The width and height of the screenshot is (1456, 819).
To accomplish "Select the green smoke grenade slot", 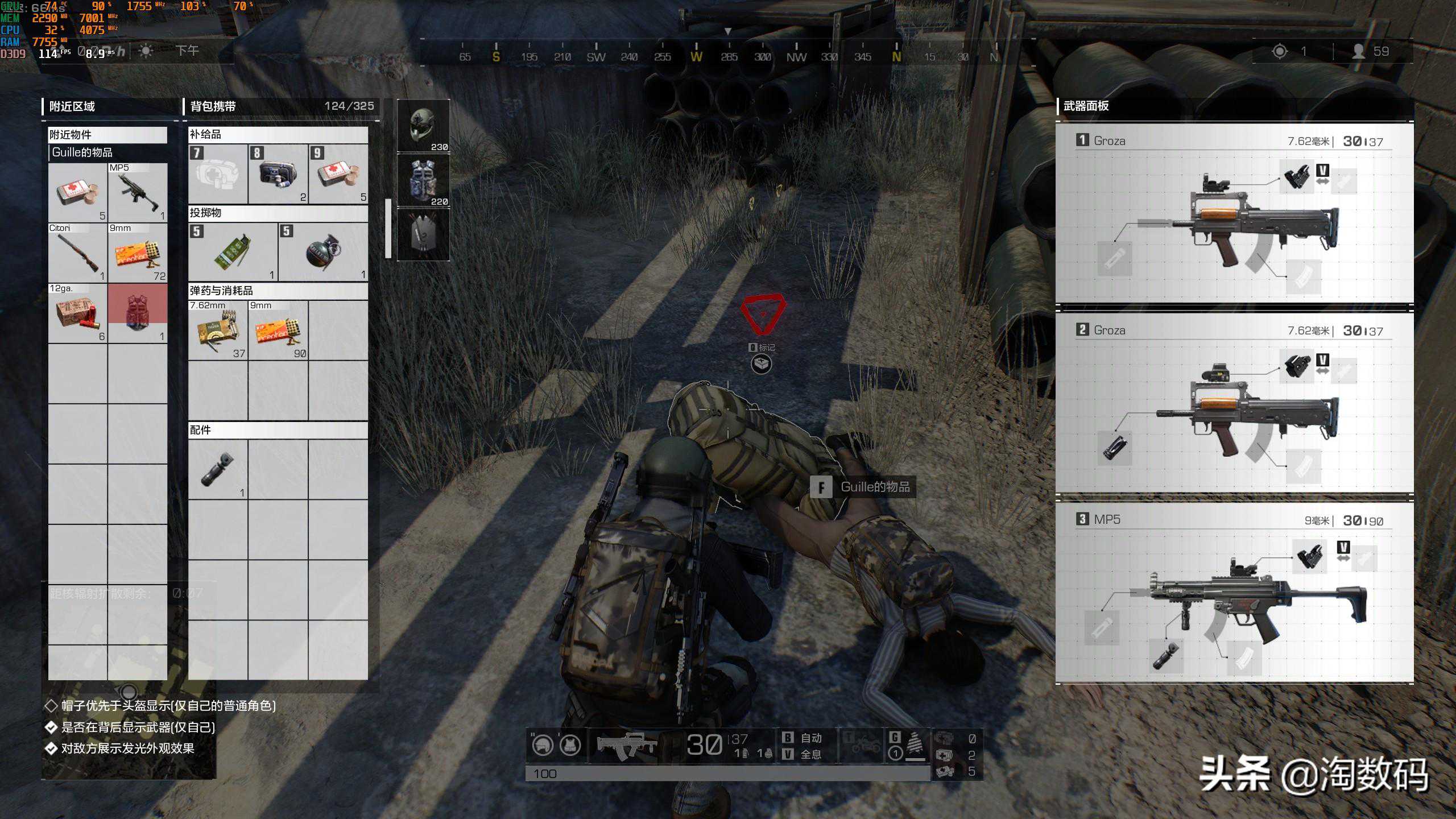I will 233,252.
